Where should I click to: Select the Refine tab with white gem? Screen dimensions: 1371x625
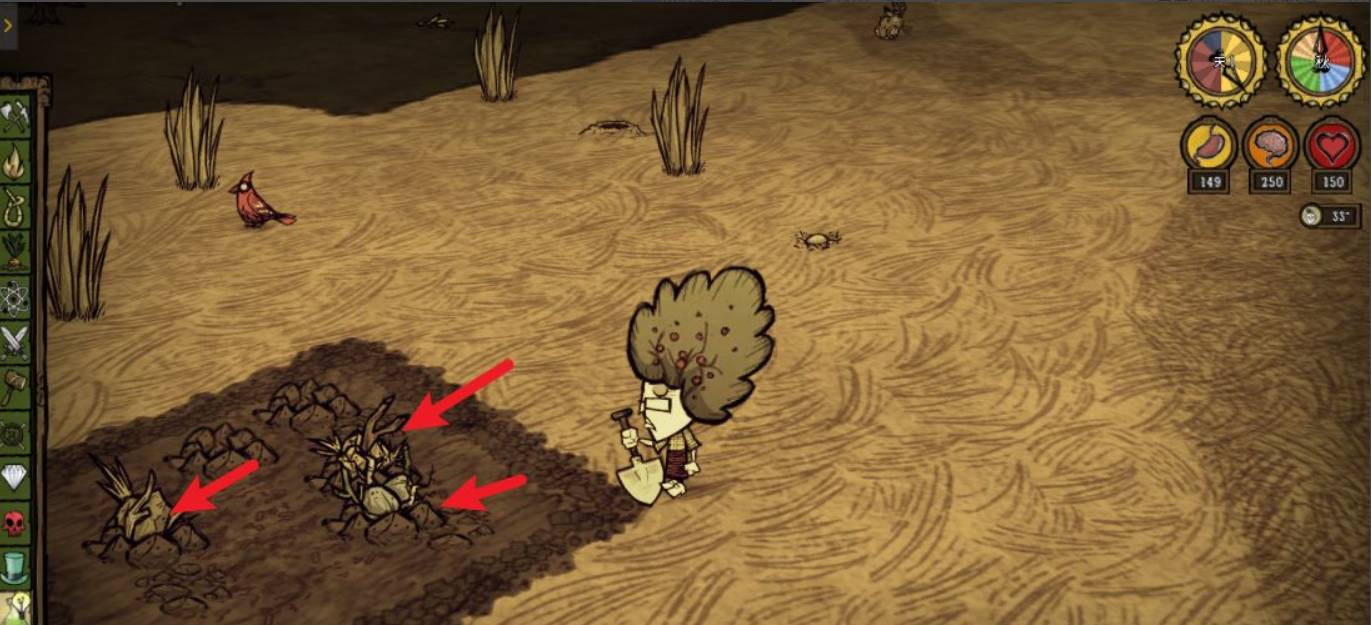[14, 477]
